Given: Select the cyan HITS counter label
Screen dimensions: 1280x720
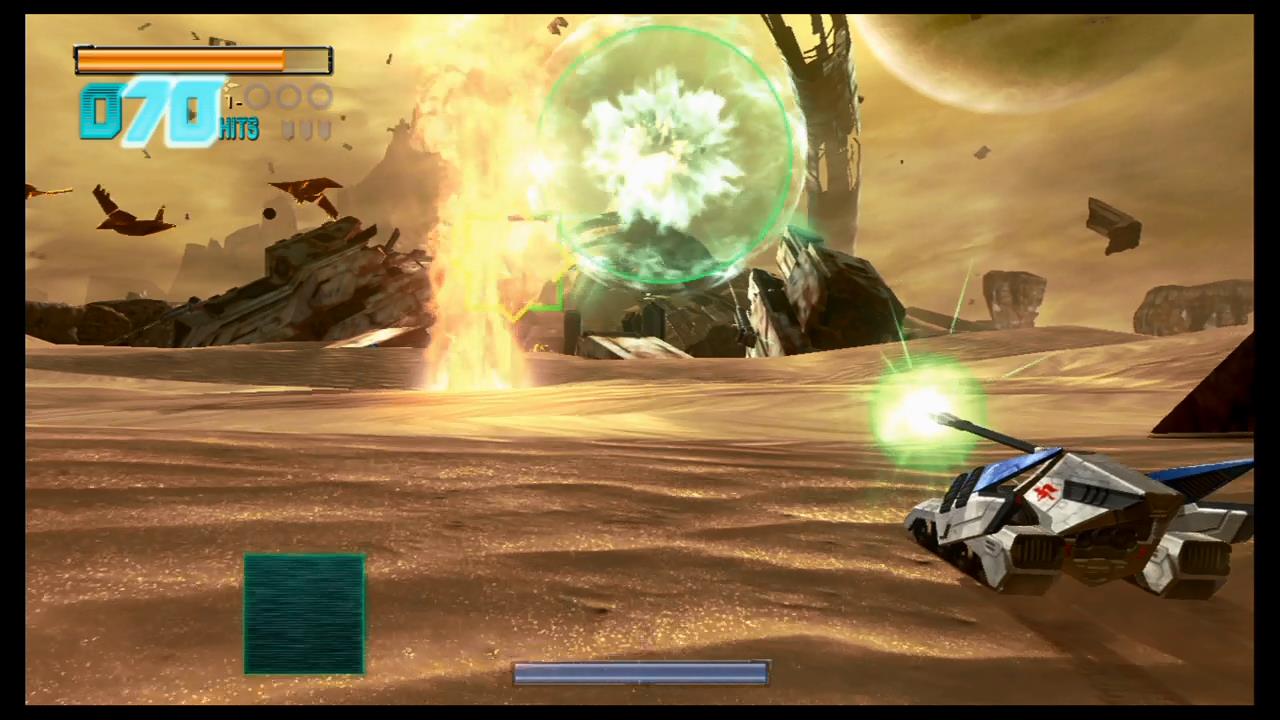Looking at the screenshot, I should click(237, 130).
